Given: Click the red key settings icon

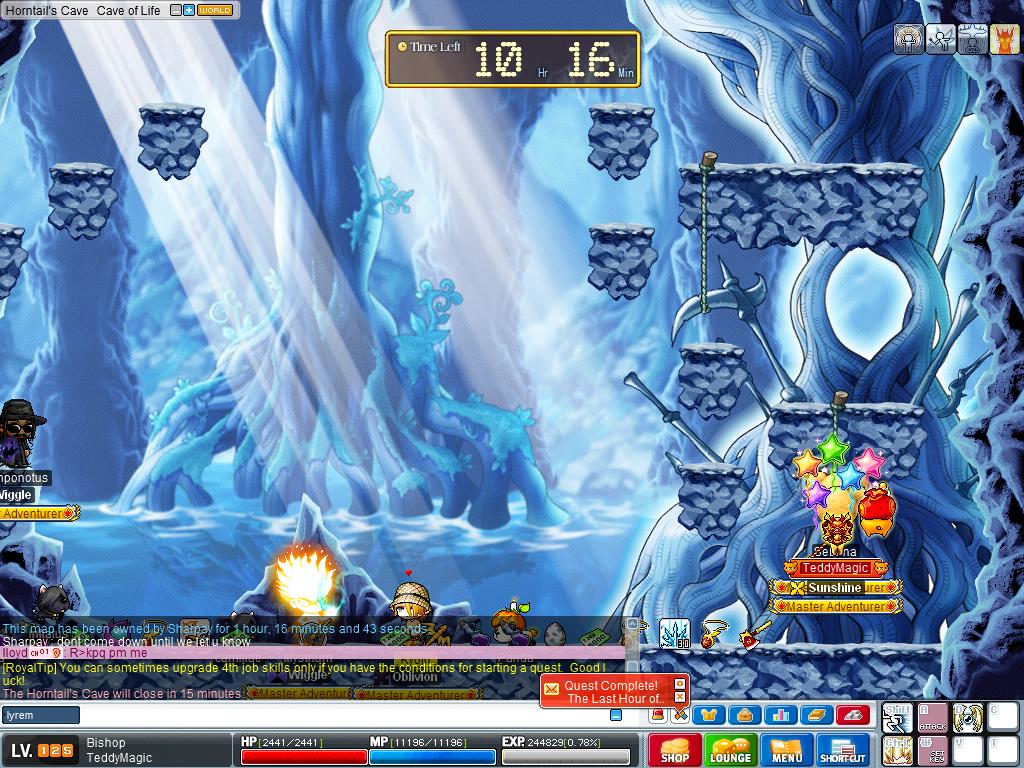Looking at the screenshot, I should pyautogui.click(x=851, y=714).
